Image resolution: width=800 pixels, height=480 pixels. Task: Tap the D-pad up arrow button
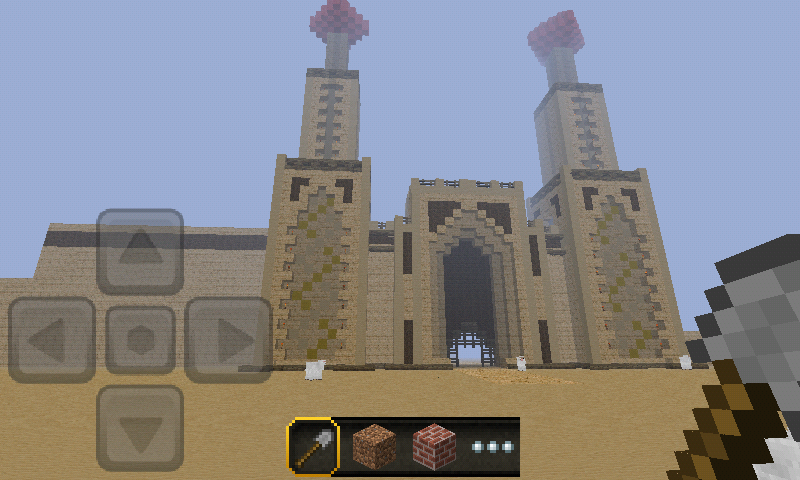[x=140, y=251]
